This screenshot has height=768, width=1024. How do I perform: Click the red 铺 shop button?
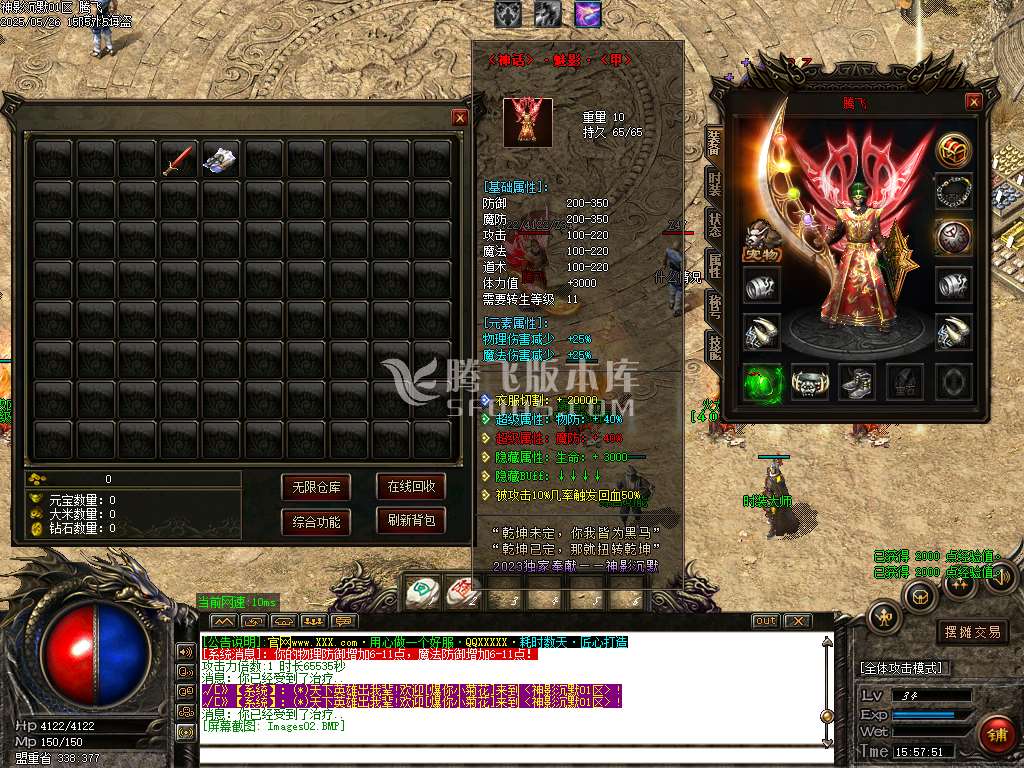click(x=995, y=733)
